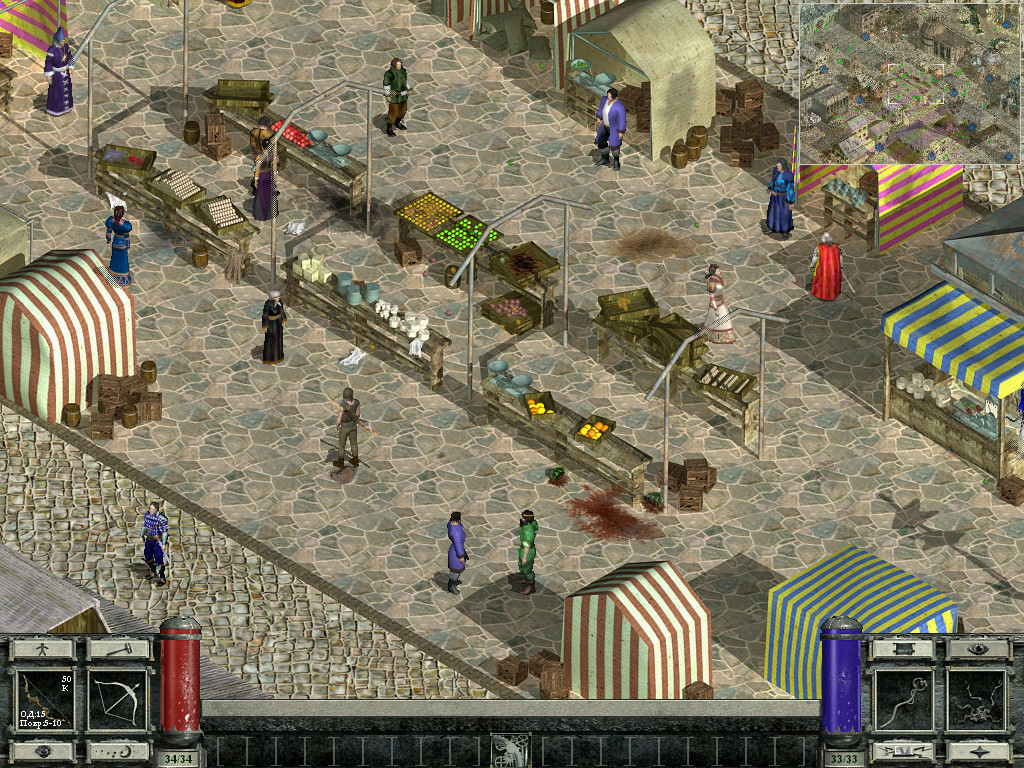Activate the eye icon button

(x=977, y=649)
